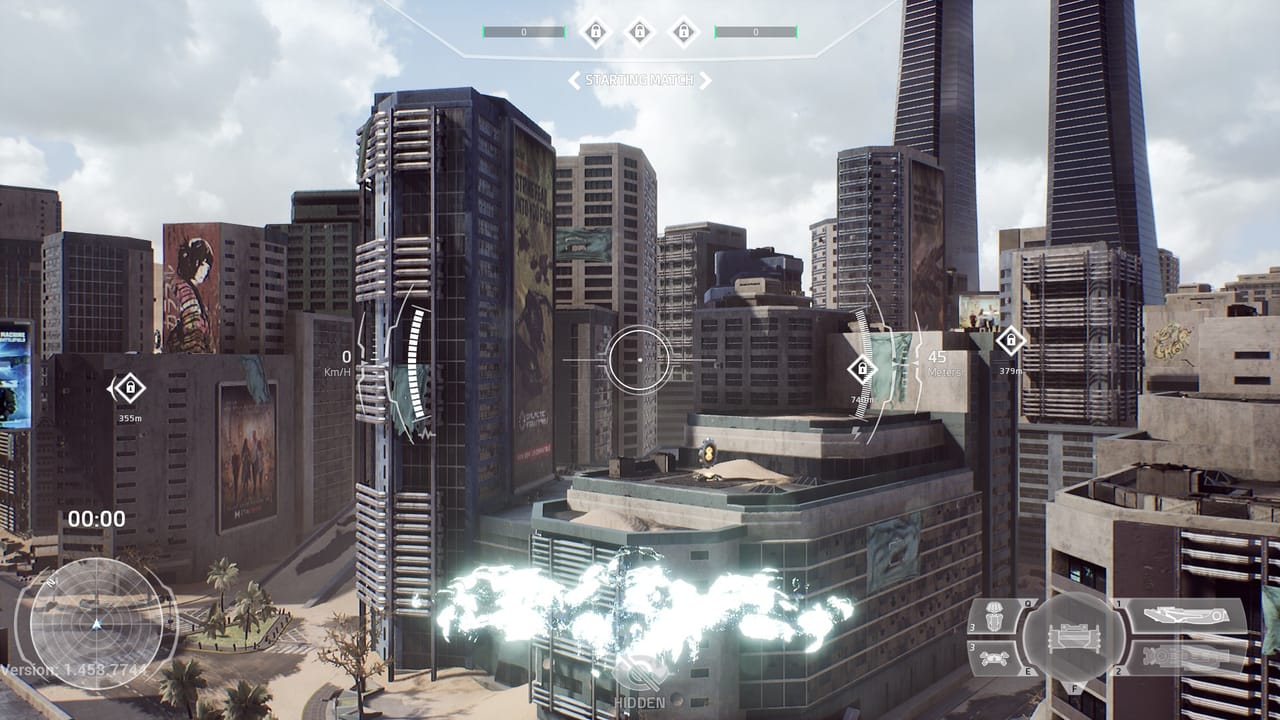Click the center diamond lock objective icon
Viewport: 1280px width, 720px height.
tap(640, 32)
